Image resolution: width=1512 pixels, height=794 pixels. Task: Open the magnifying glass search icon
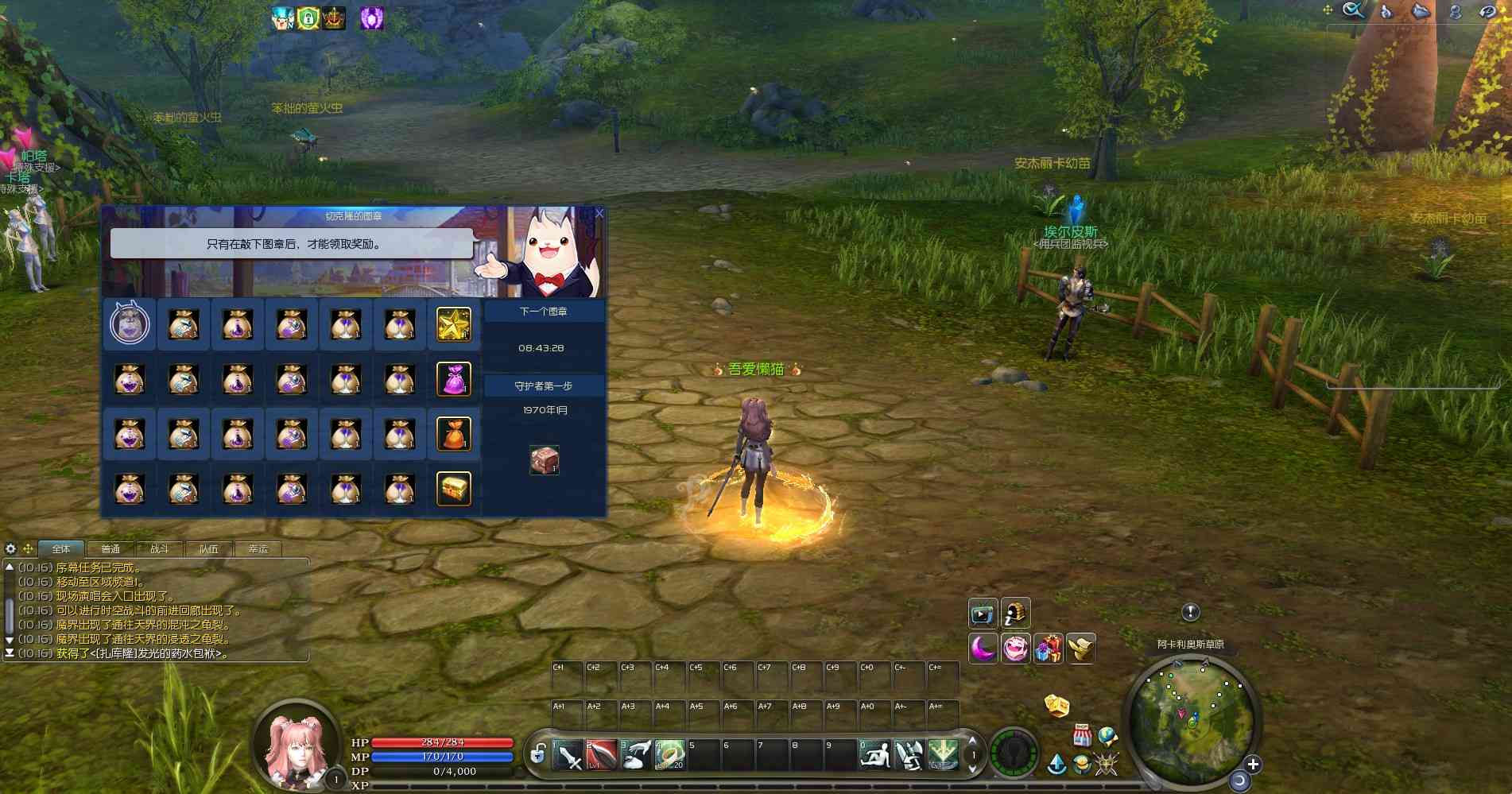point(1352,10)
